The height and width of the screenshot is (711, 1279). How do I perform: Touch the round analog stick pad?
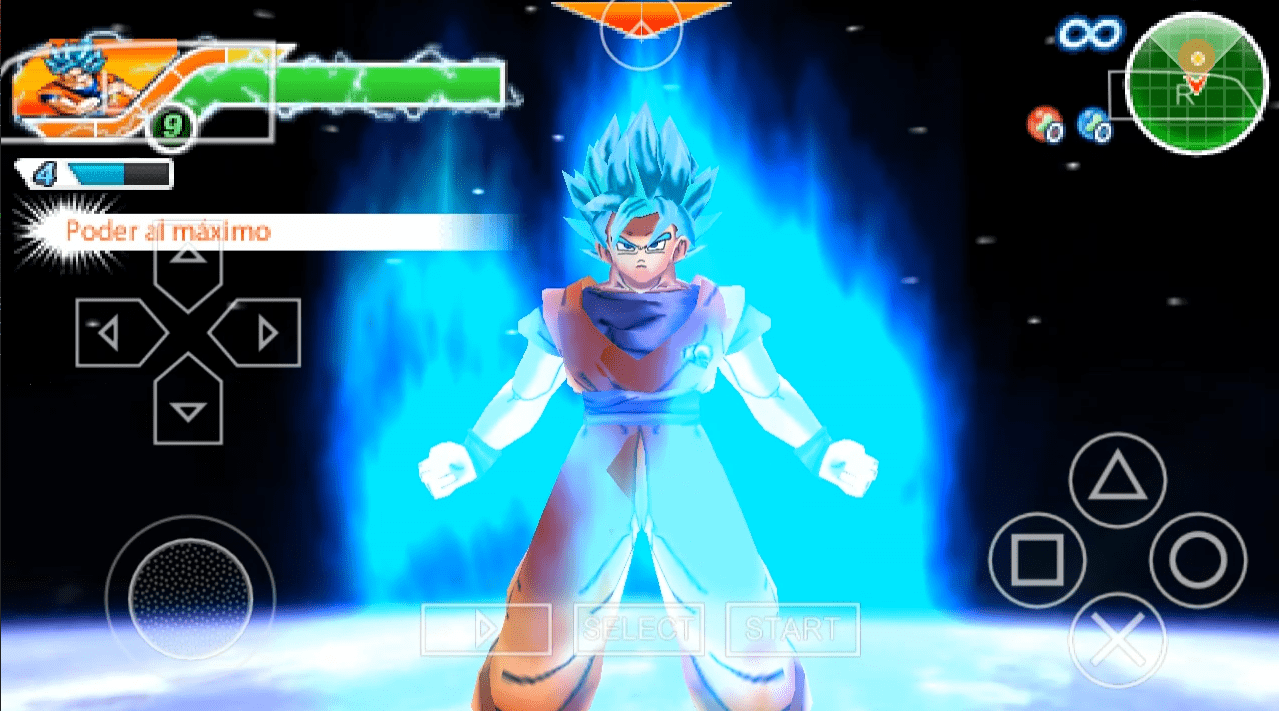tap(190, 586)
